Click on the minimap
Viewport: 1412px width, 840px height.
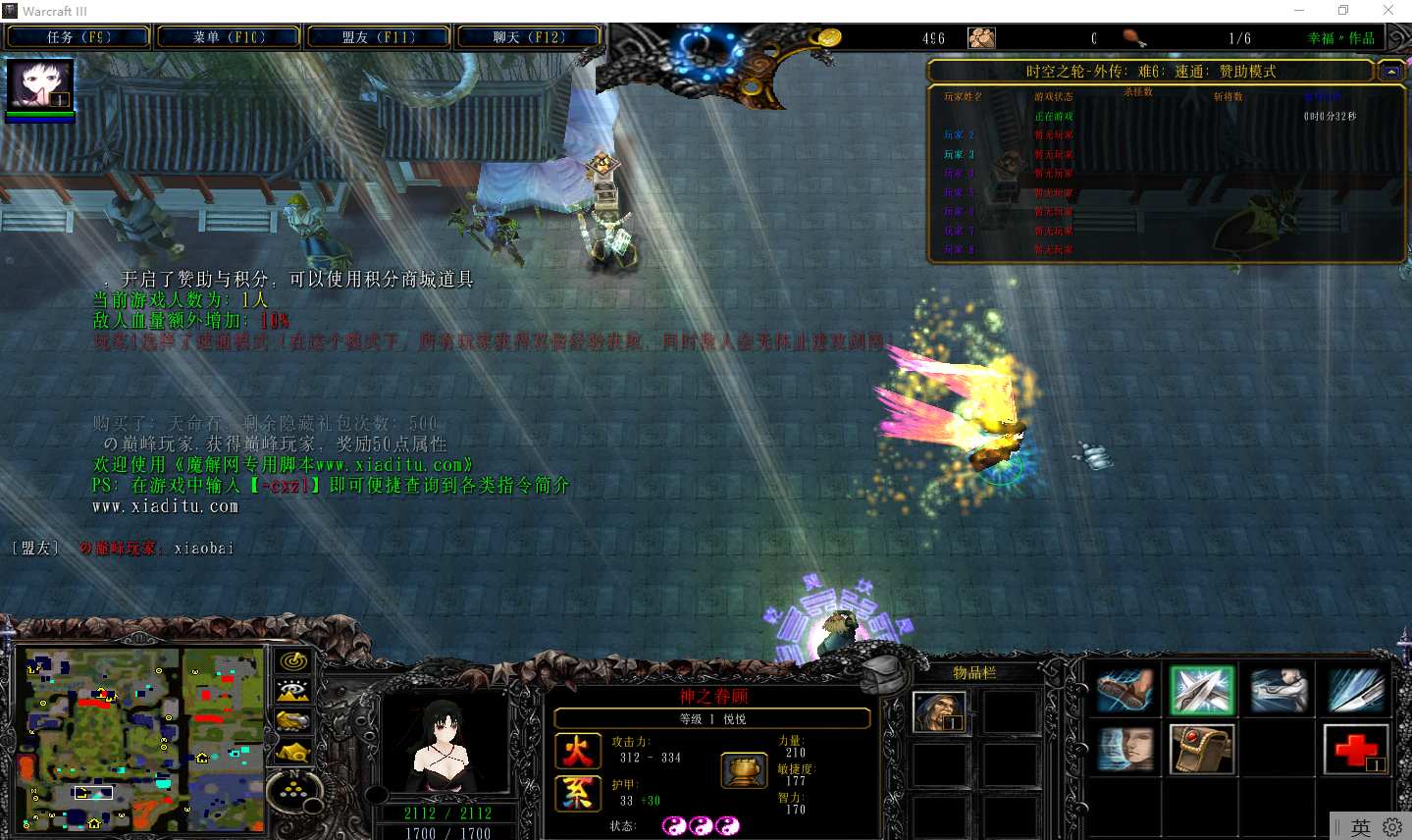[x=144, y=739]
